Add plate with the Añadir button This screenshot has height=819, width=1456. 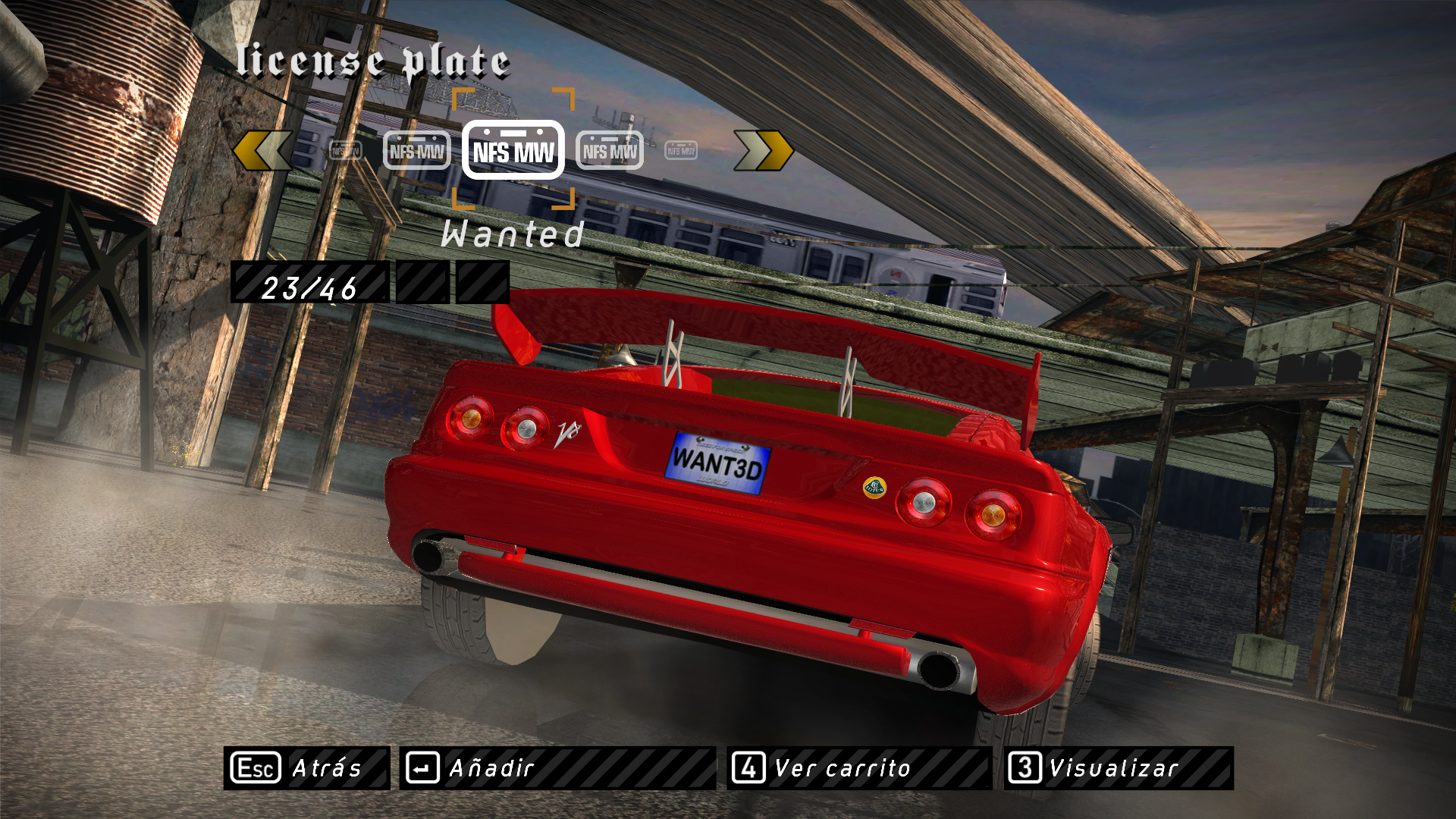coord(557,768)
